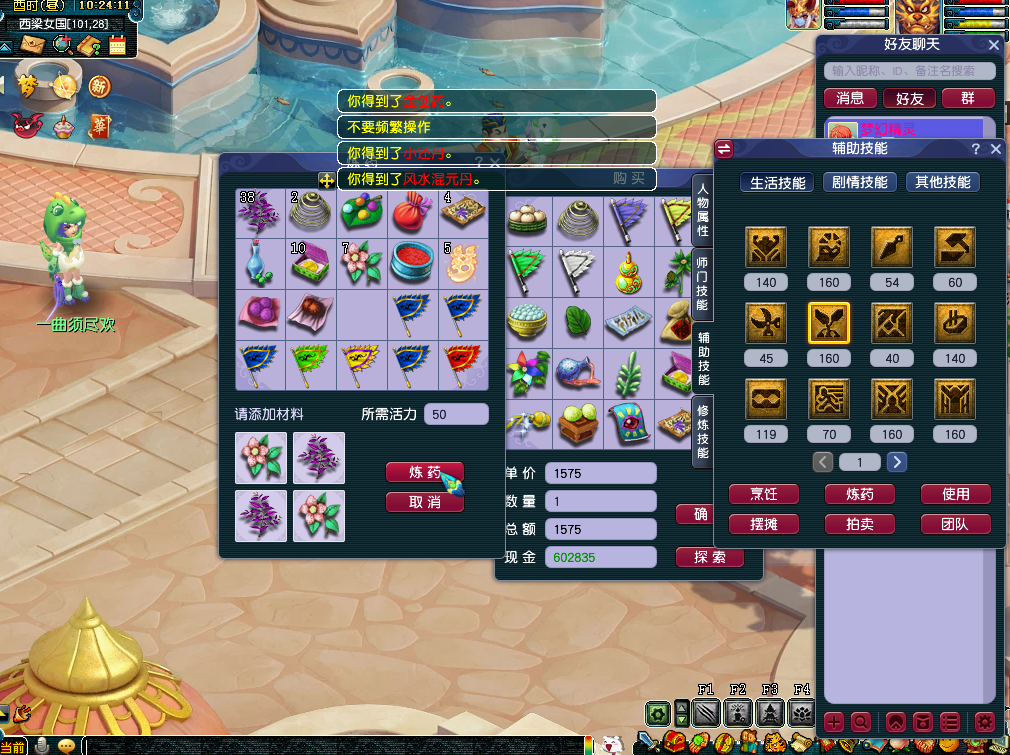The width and height of the screenshot is (1010, 755).
Task: Go to next skill page arrow
Action: point(897,462)
